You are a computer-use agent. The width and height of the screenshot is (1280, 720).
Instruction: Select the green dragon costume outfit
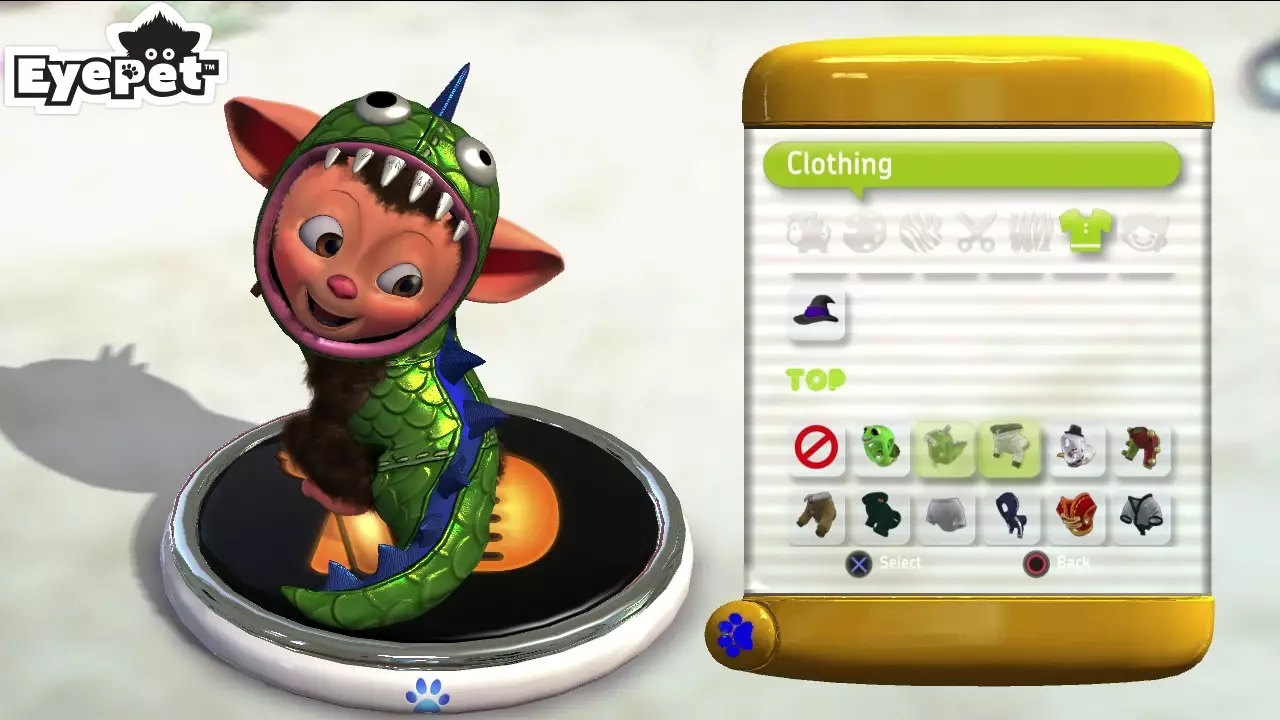(x=881, y=448)
